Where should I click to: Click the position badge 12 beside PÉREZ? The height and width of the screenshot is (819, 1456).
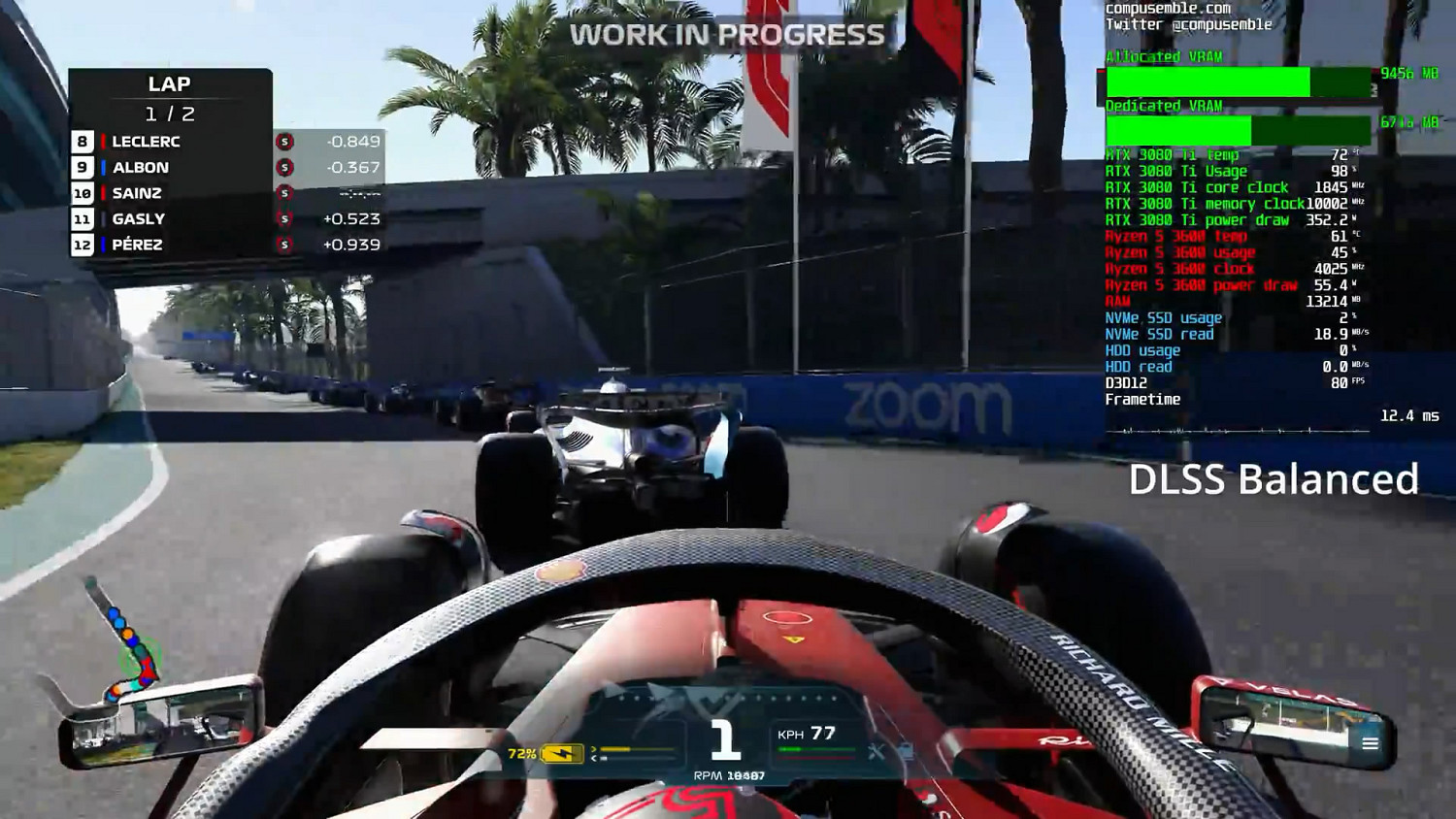pos(83,245)
